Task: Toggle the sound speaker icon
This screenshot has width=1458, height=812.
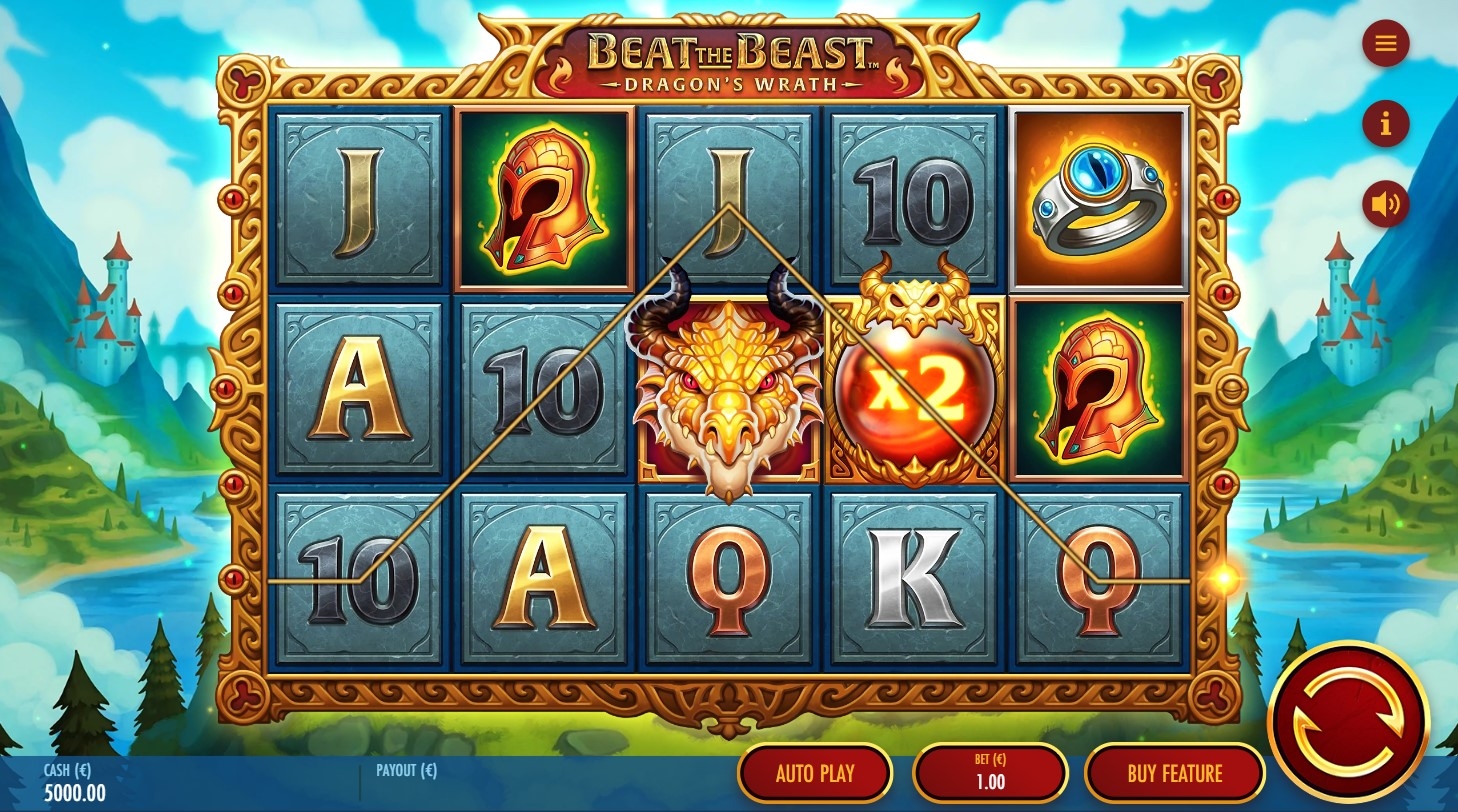Action: pos(1385,204)
